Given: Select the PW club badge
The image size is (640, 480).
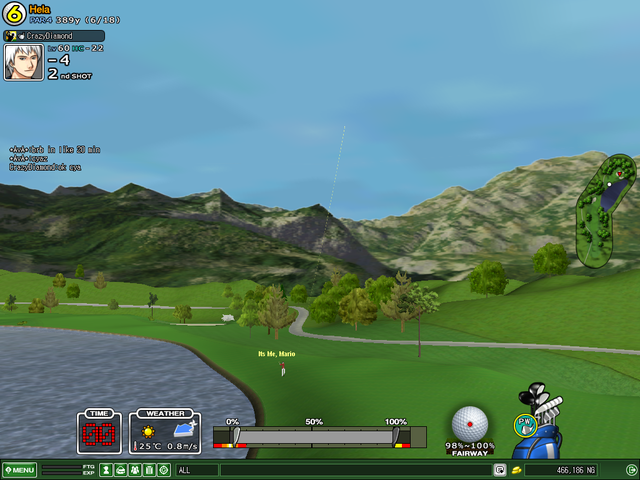Looking at the screenshot, I should click(524, 424).
